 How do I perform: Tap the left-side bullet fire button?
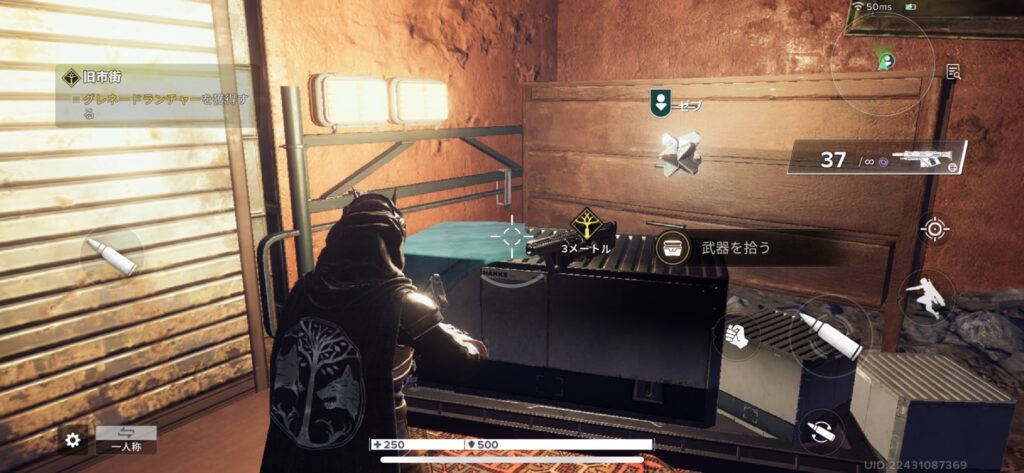(112, 257)
